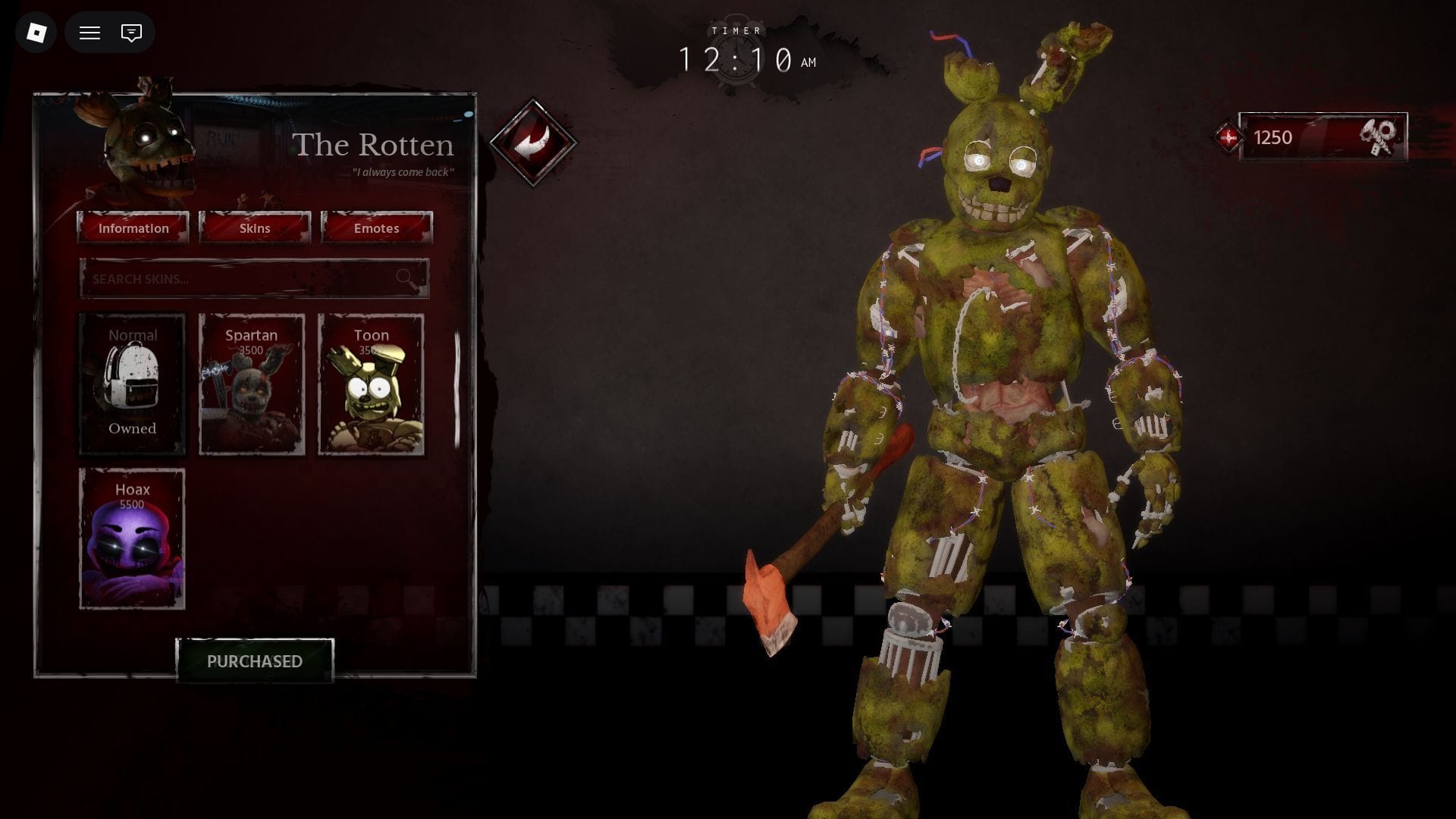Switch to the Skins tab
The height and width of the screenshot is (819, 1456).
(255, 228)
